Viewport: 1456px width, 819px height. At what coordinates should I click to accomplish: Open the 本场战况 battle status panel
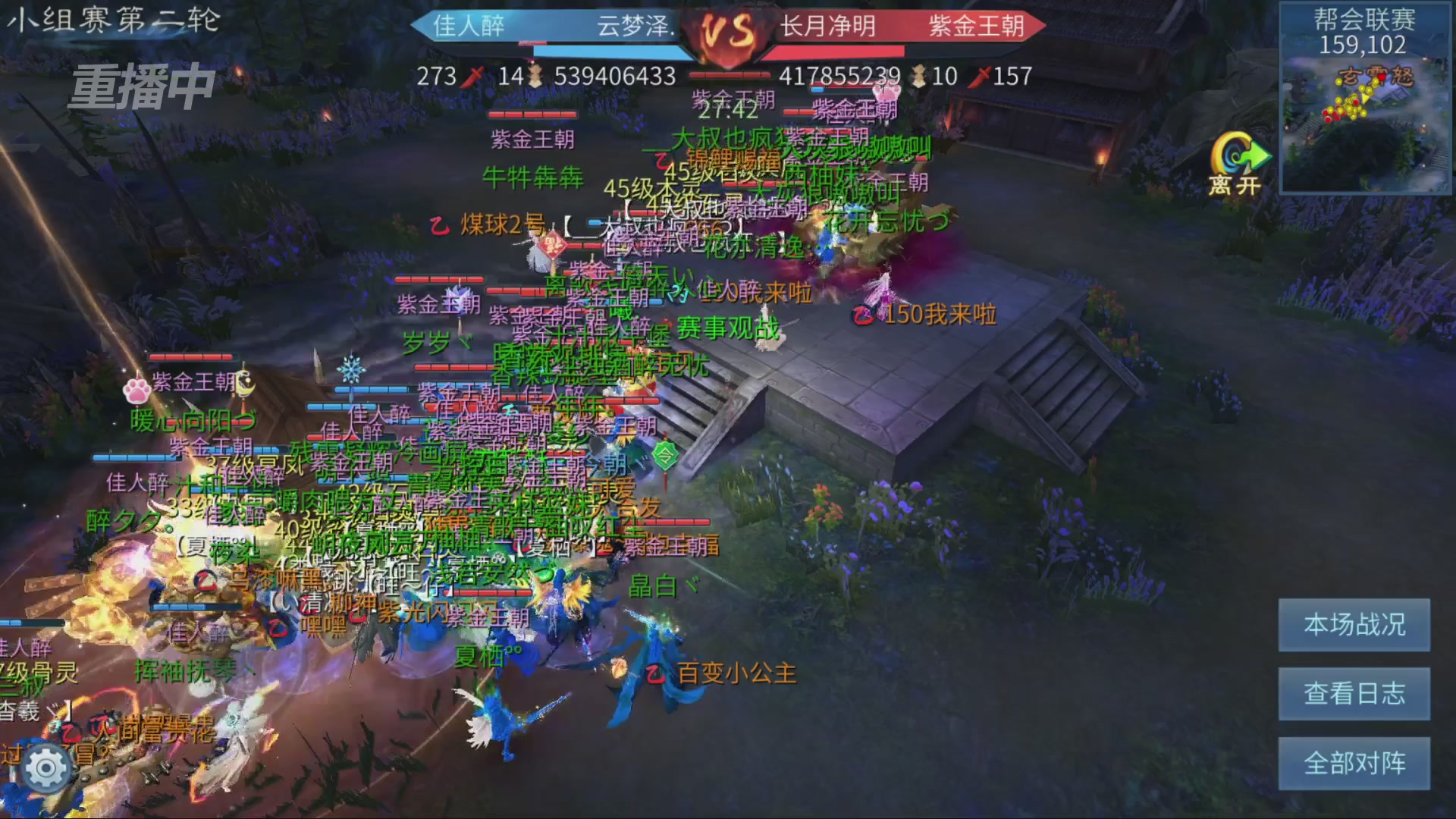tap(1355, 626)
